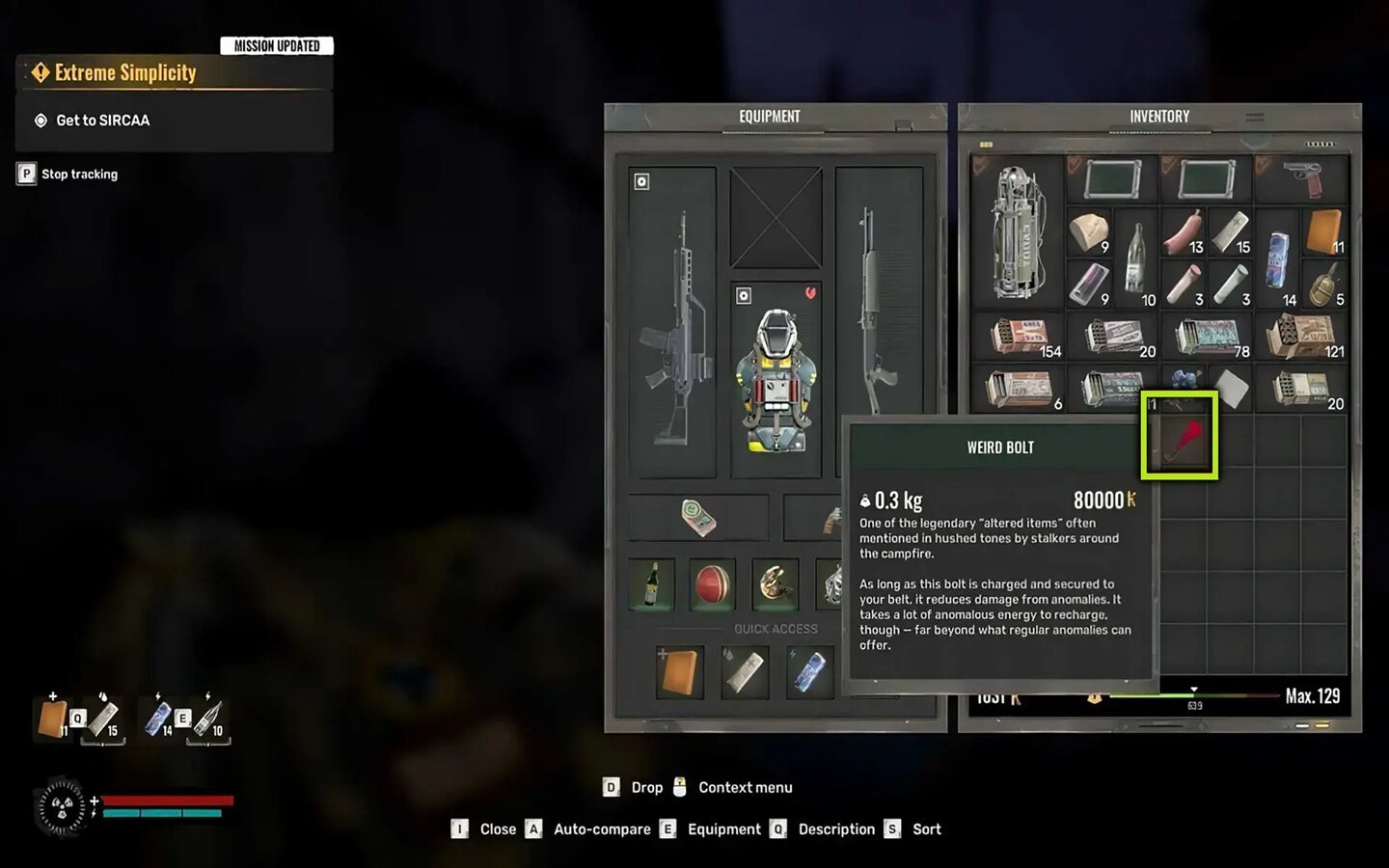Select the bread stack of 9
The width and height of the screenshot is (1389, 868).
[1089, 232]
